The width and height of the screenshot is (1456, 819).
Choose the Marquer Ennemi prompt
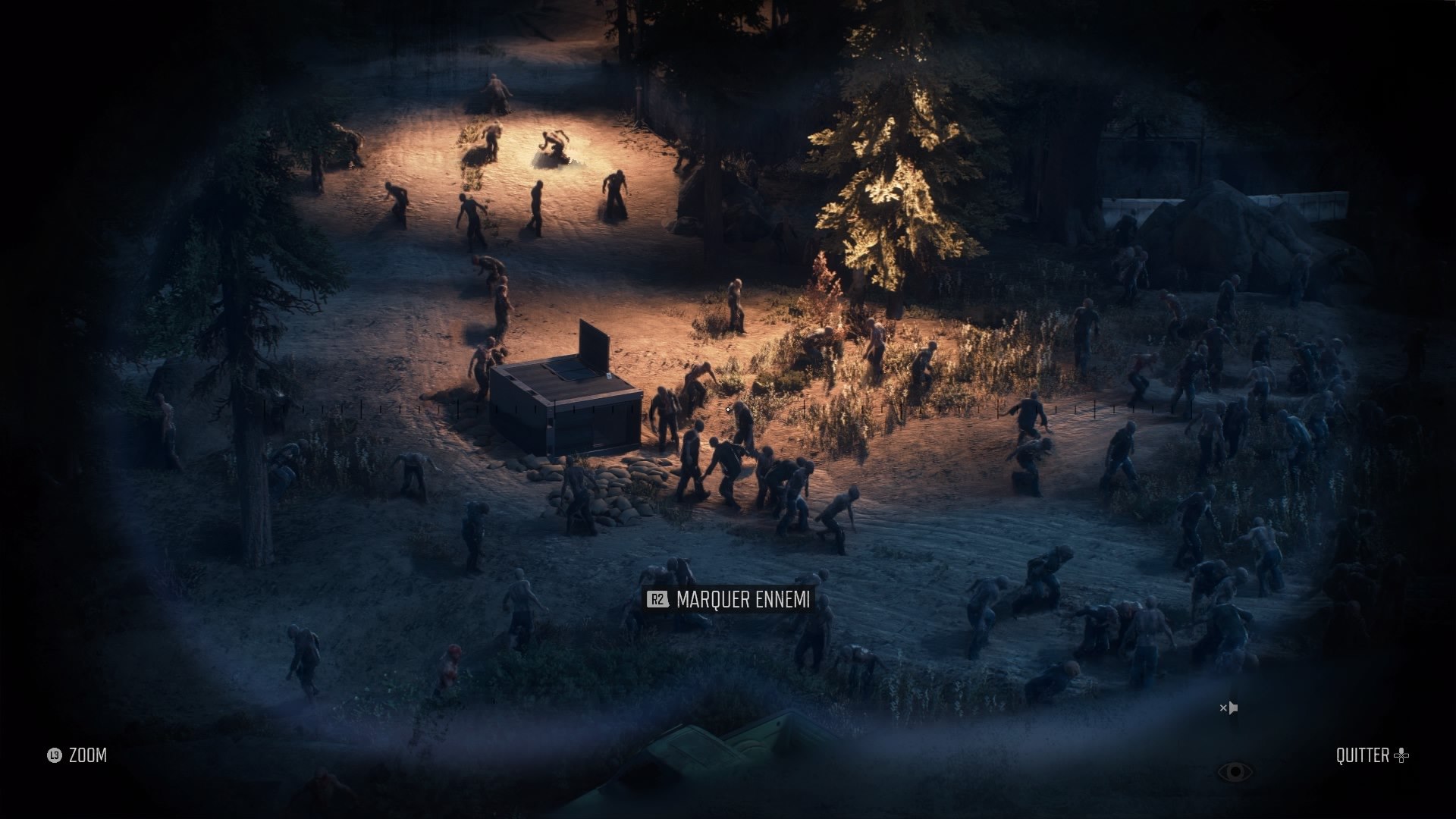coord(729,600)
